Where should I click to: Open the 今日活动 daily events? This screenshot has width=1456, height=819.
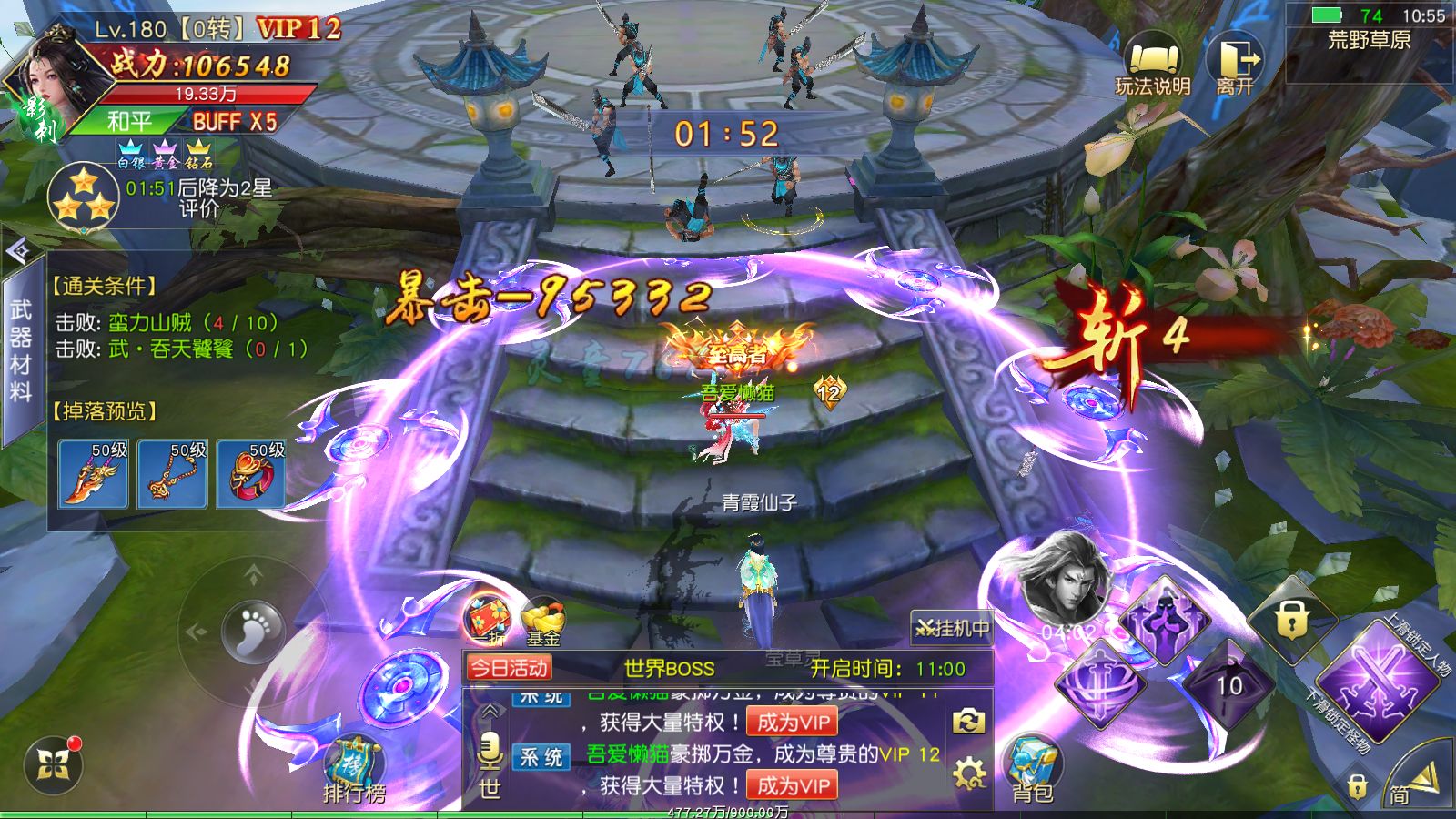point(509,669)
